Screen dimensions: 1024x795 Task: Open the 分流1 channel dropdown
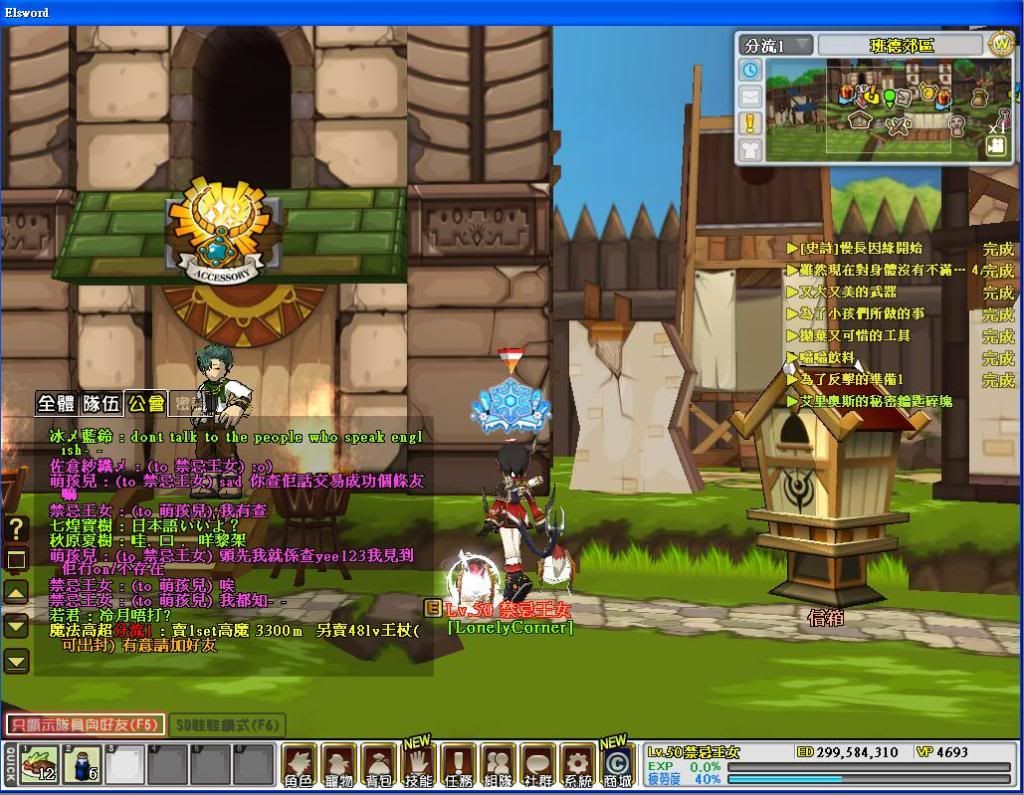776,45
